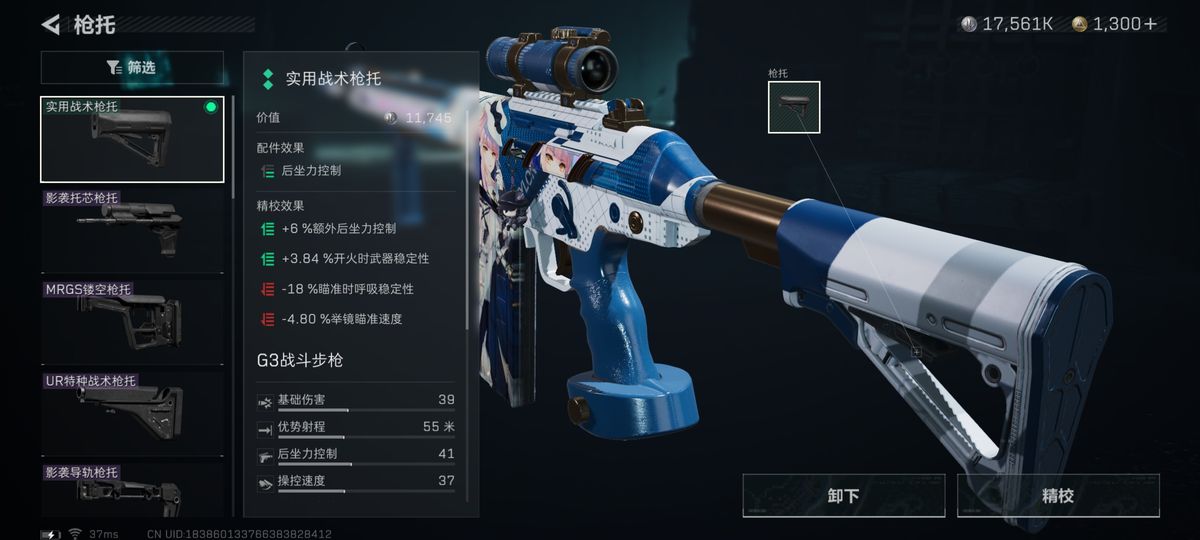Viewport: 1200px width, 540px height.
Task: Select the UR特种战术枪托 stock
Action: coord(132,412)
